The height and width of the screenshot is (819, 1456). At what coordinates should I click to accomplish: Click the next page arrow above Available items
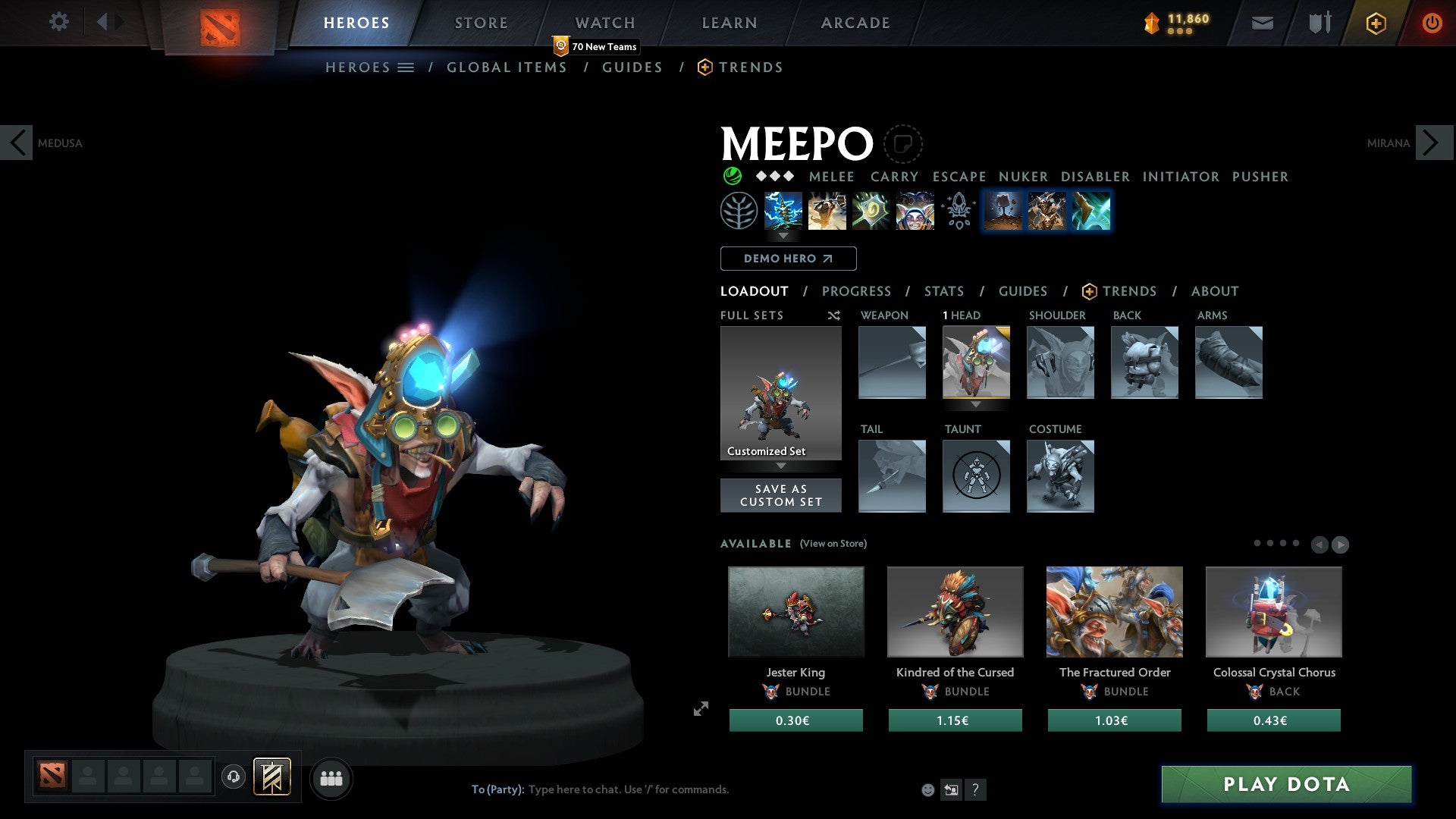click(x=1340, y=543)
